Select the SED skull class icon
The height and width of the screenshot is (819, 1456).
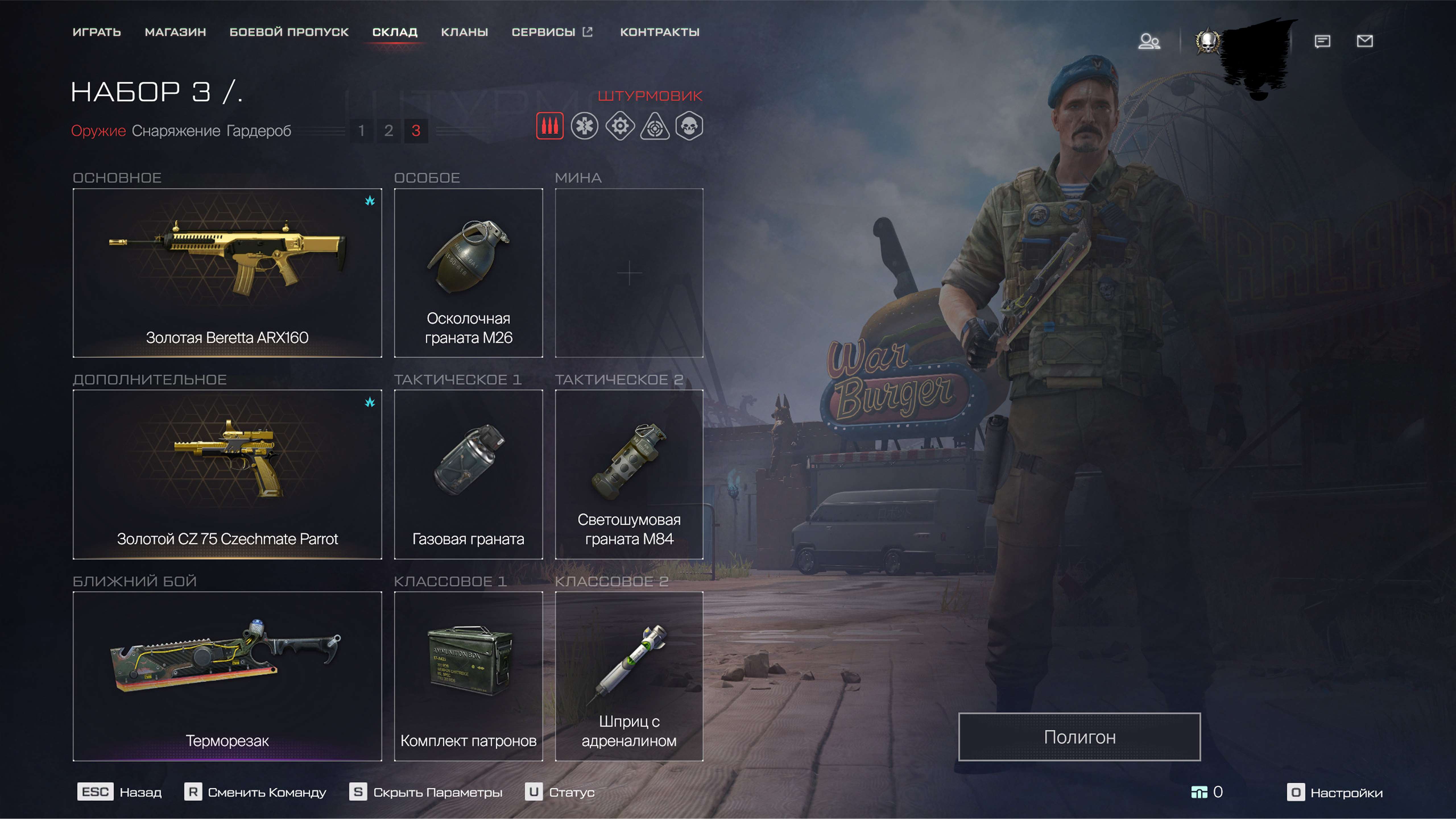(691, 127)
